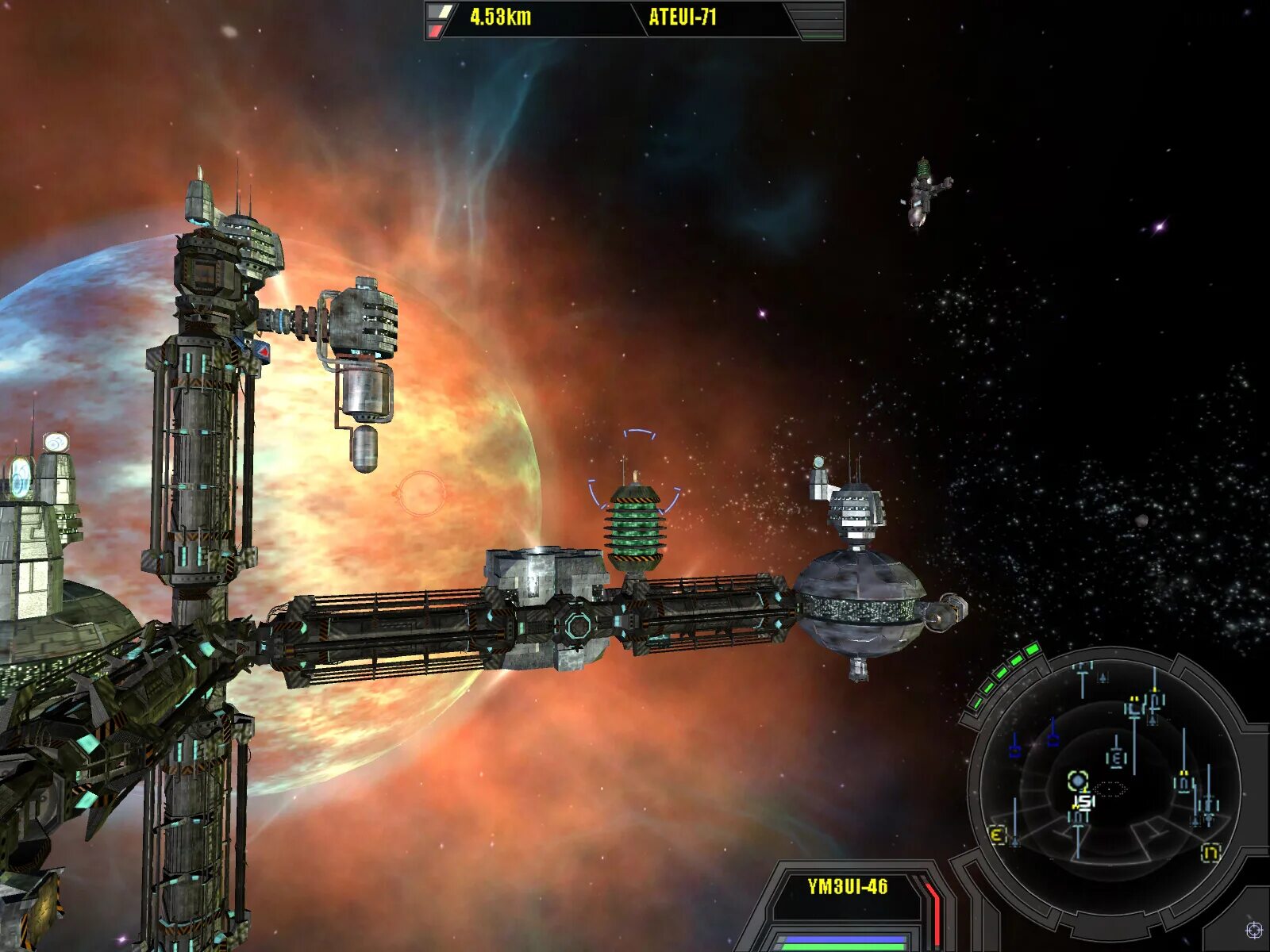Select the bracketed green ATEUI-71 target

click(634, 524)
